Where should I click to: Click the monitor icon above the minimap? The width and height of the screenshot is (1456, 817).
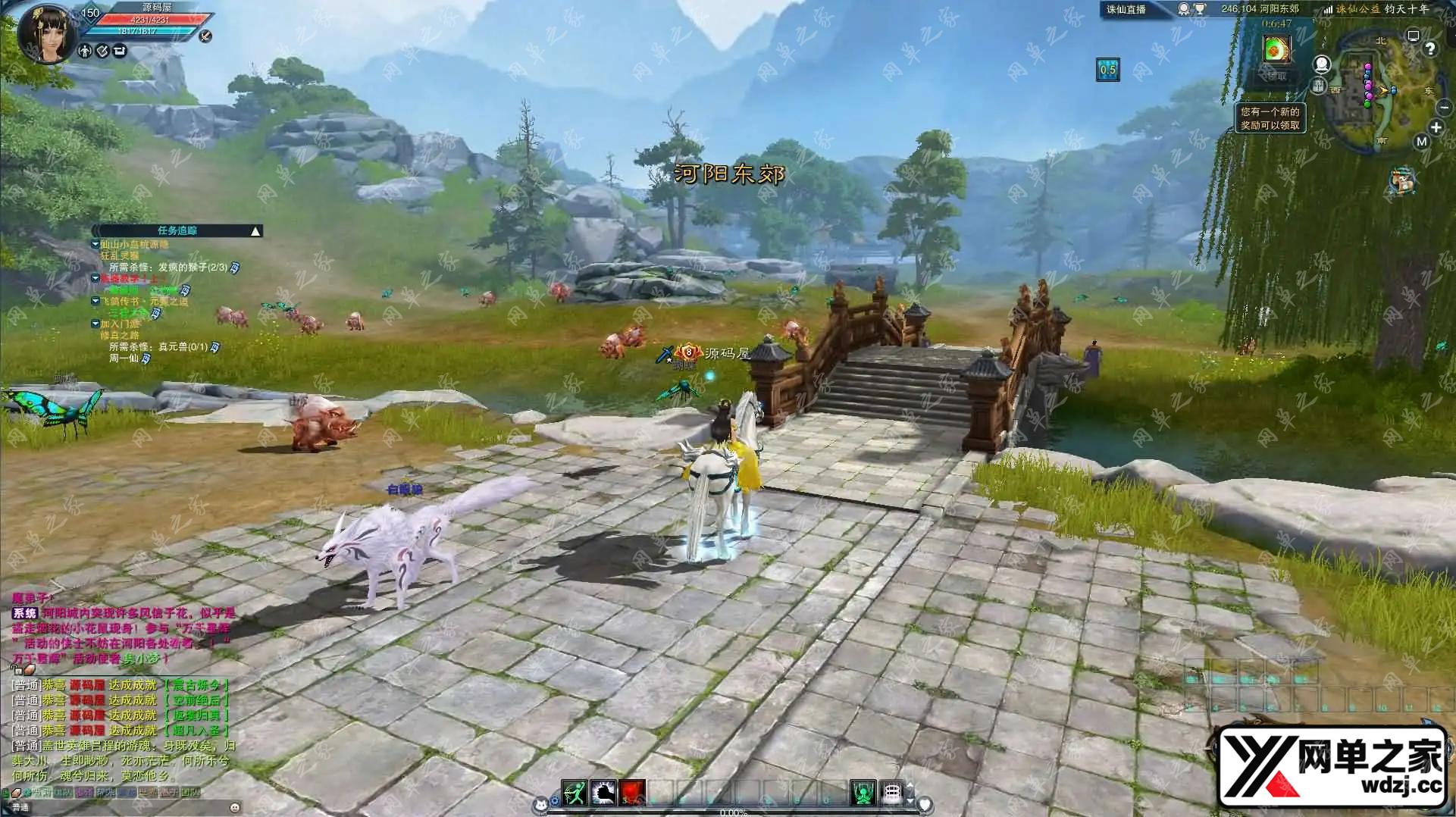click(1413, 36)
